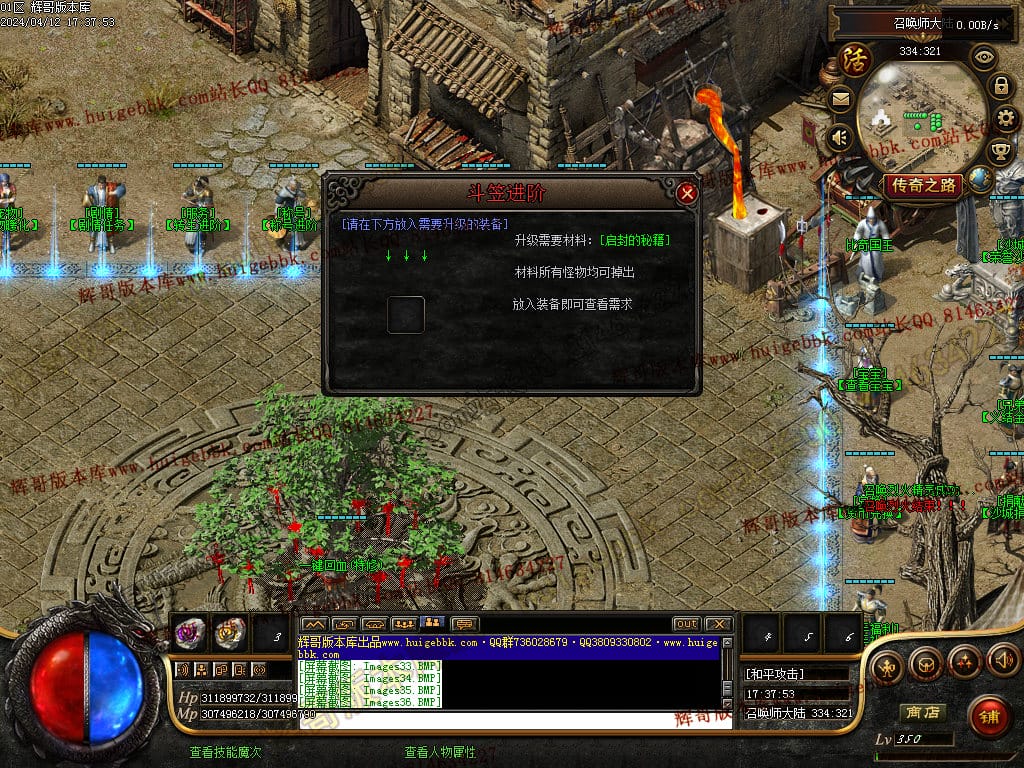
Task: Open the trophy ranking icon
Action: point(1000,152)
